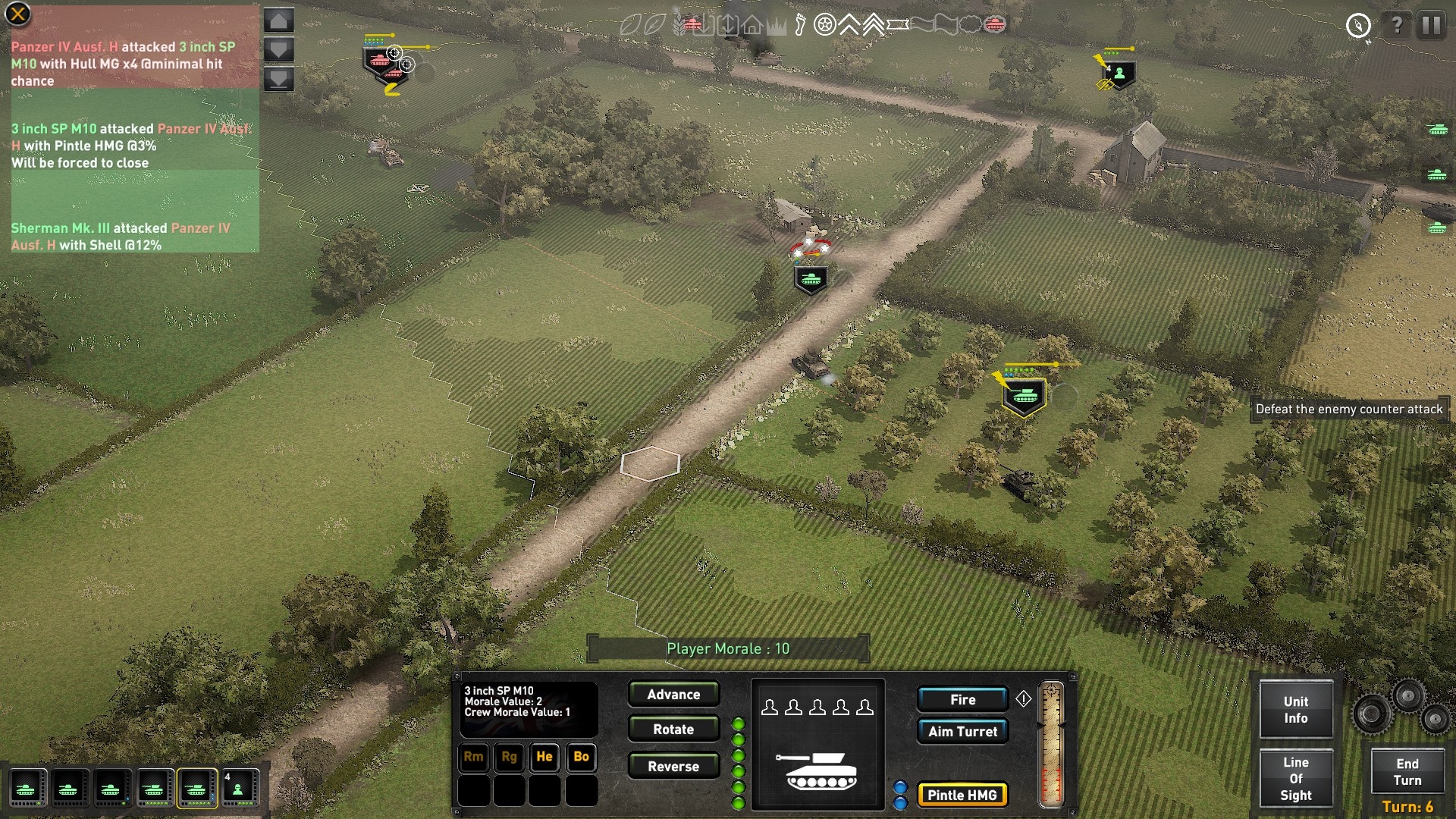Image resolution: width=1456 pixels, height=819 pixels.
Task: Activate Aim Turret
Action: pos(962,732)
